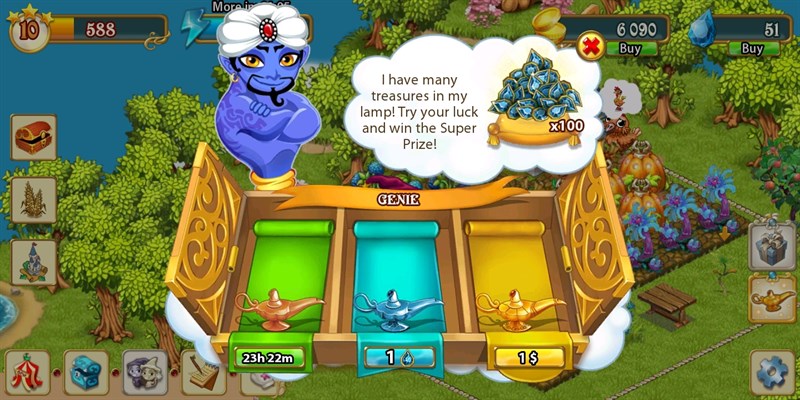800x400 pixels.
Task: Buy more blue water drops
Action: coord(751,47)
